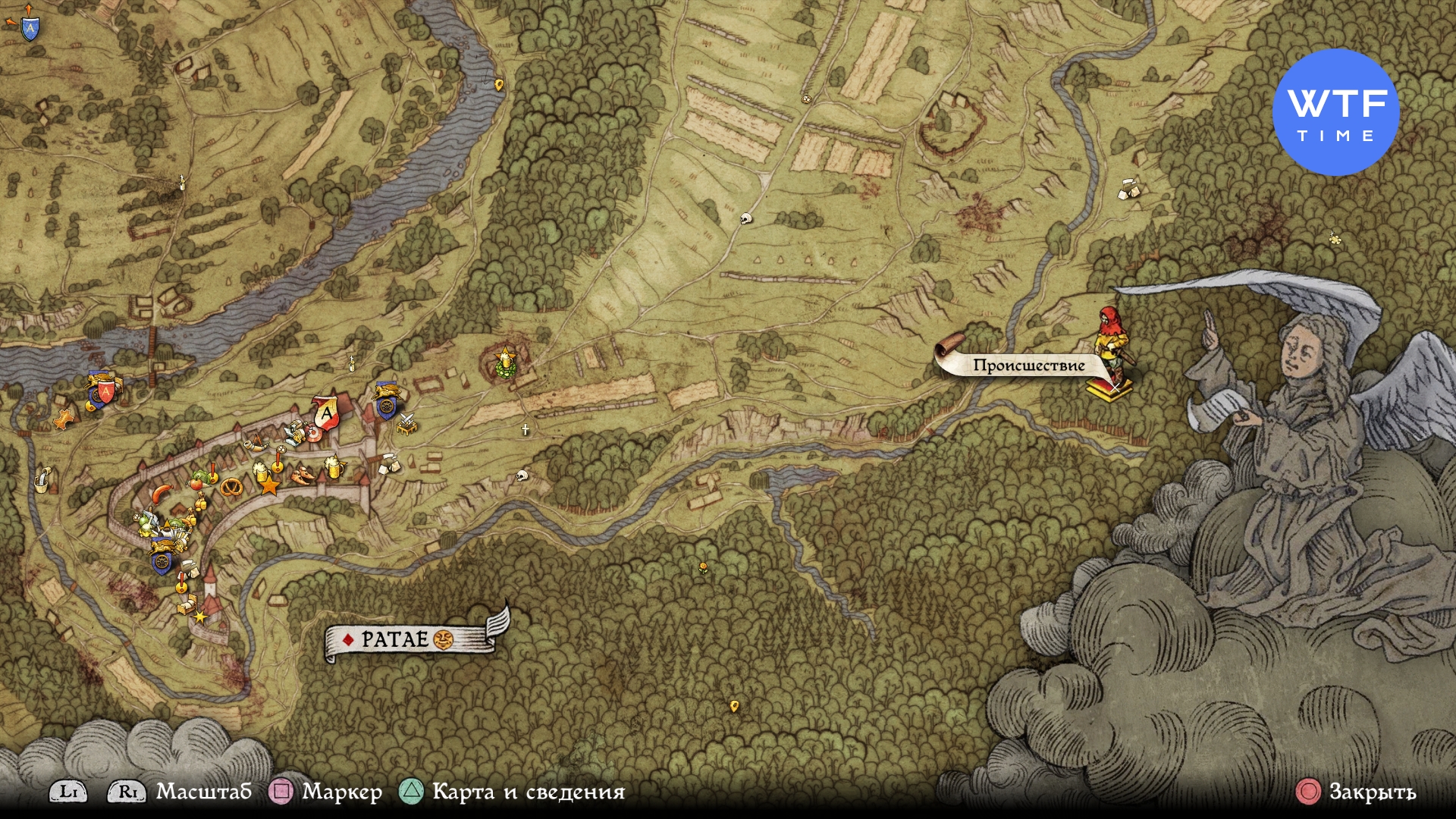Select the sausage butcher marker in town

(162, 494)
